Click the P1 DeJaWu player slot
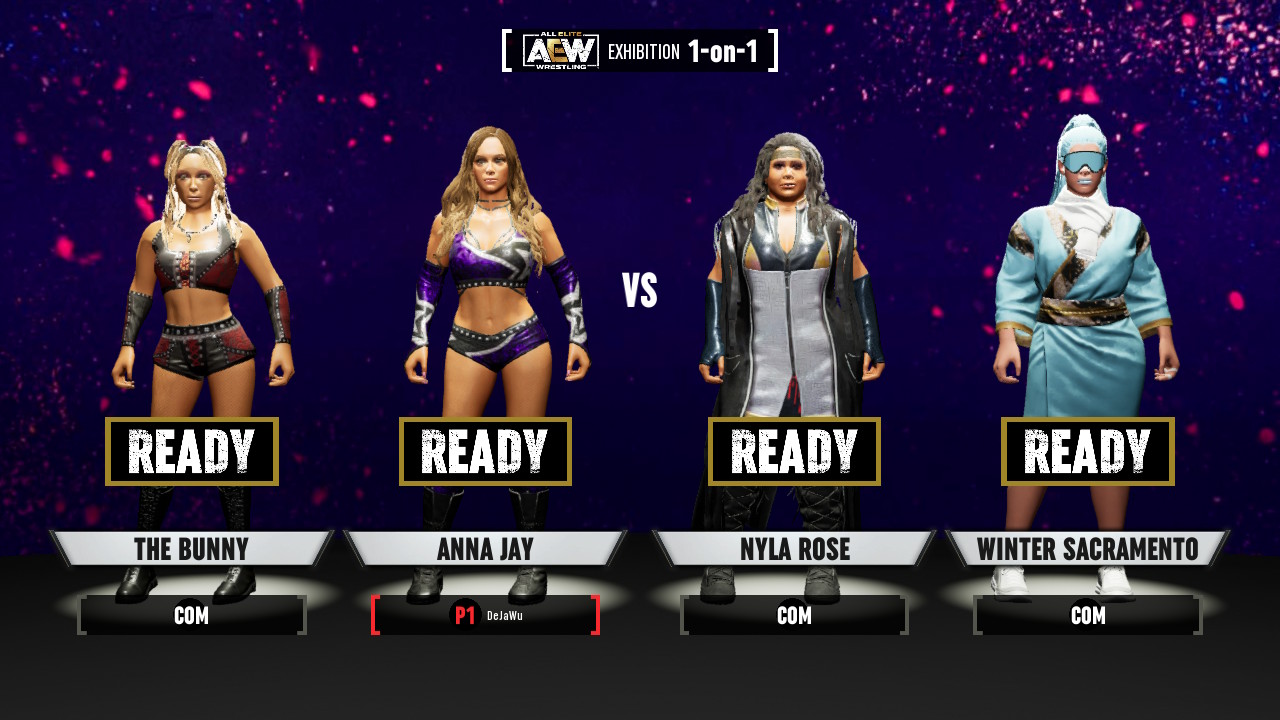The height and width of the screenshot is (720, 1280). coord(485,615)
